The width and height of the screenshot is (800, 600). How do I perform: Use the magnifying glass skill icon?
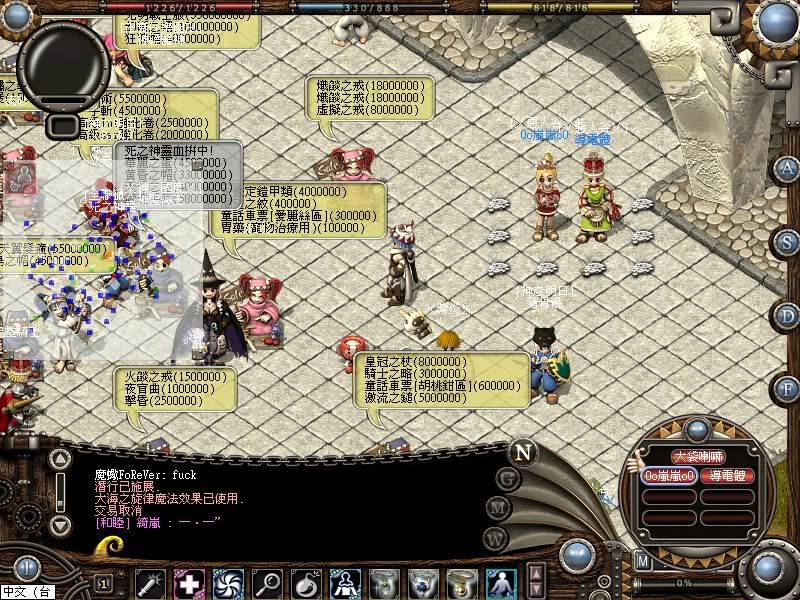tap(267, 582)
